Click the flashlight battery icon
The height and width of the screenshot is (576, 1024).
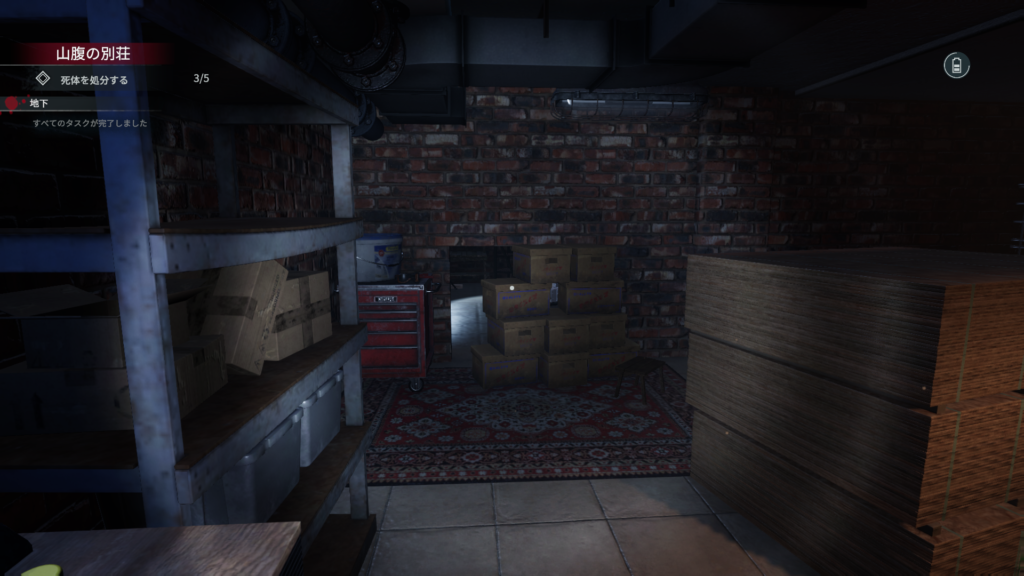tap(956, 66)
